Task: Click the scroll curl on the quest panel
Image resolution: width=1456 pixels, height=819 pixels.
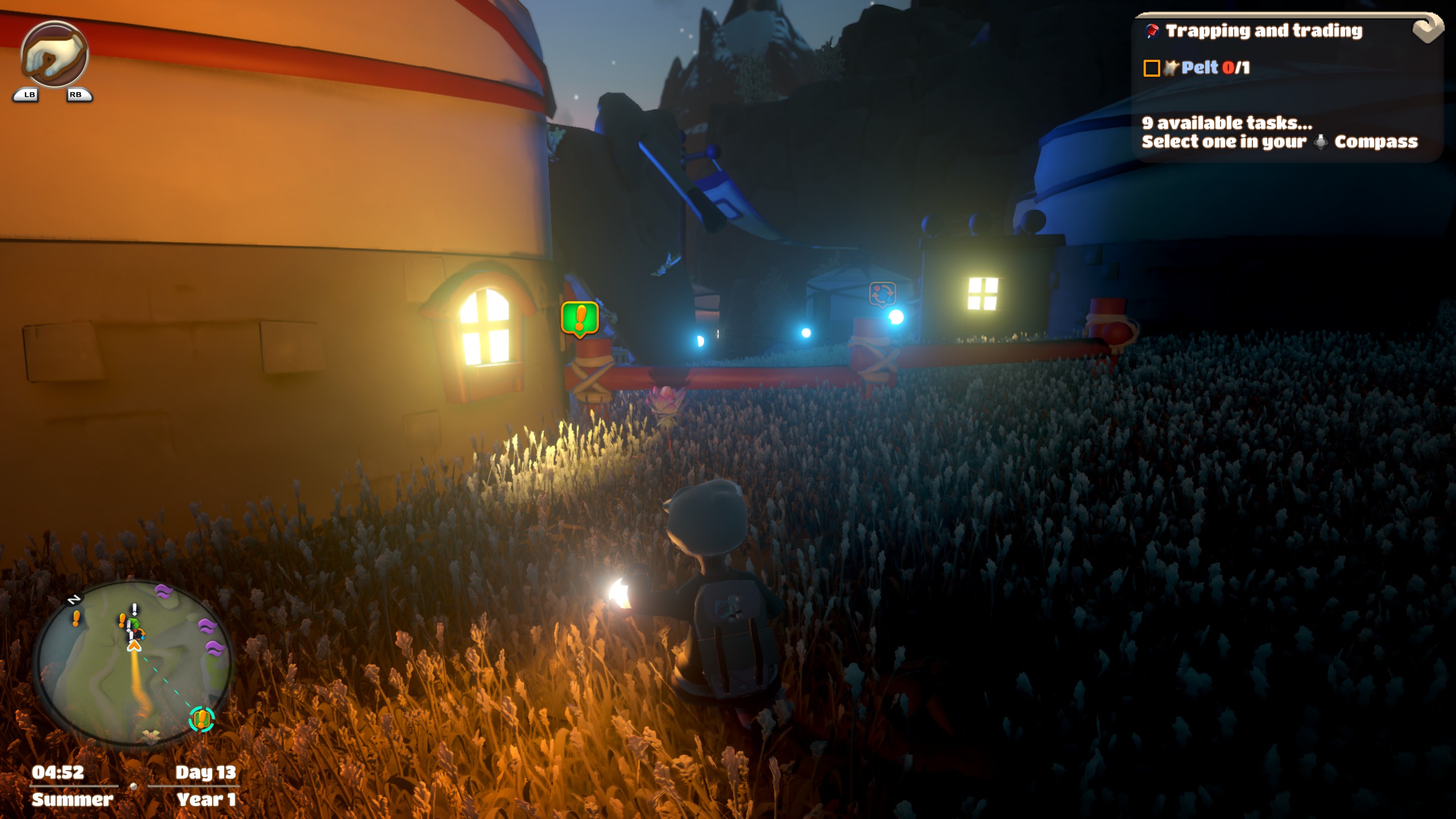Action: coord(1428,28)
